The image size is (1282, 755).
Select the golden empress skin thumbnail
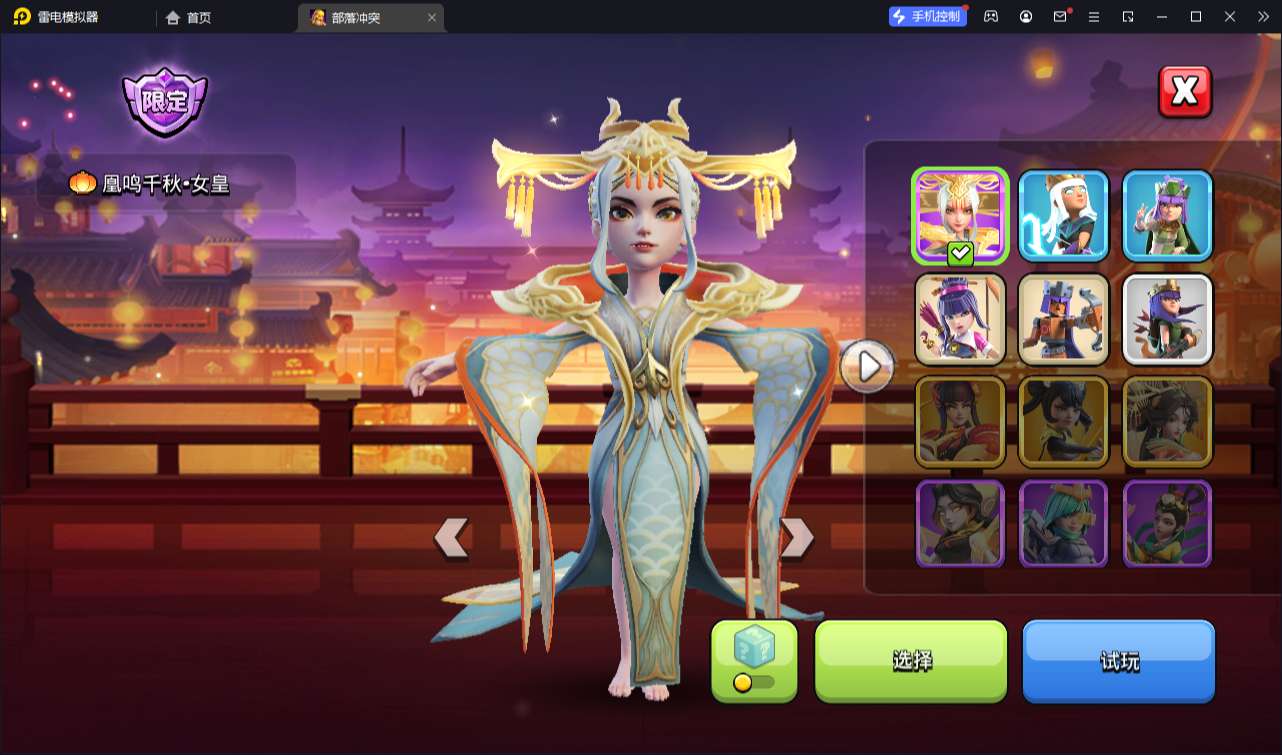pyautogui.click(x=960, y=216)
